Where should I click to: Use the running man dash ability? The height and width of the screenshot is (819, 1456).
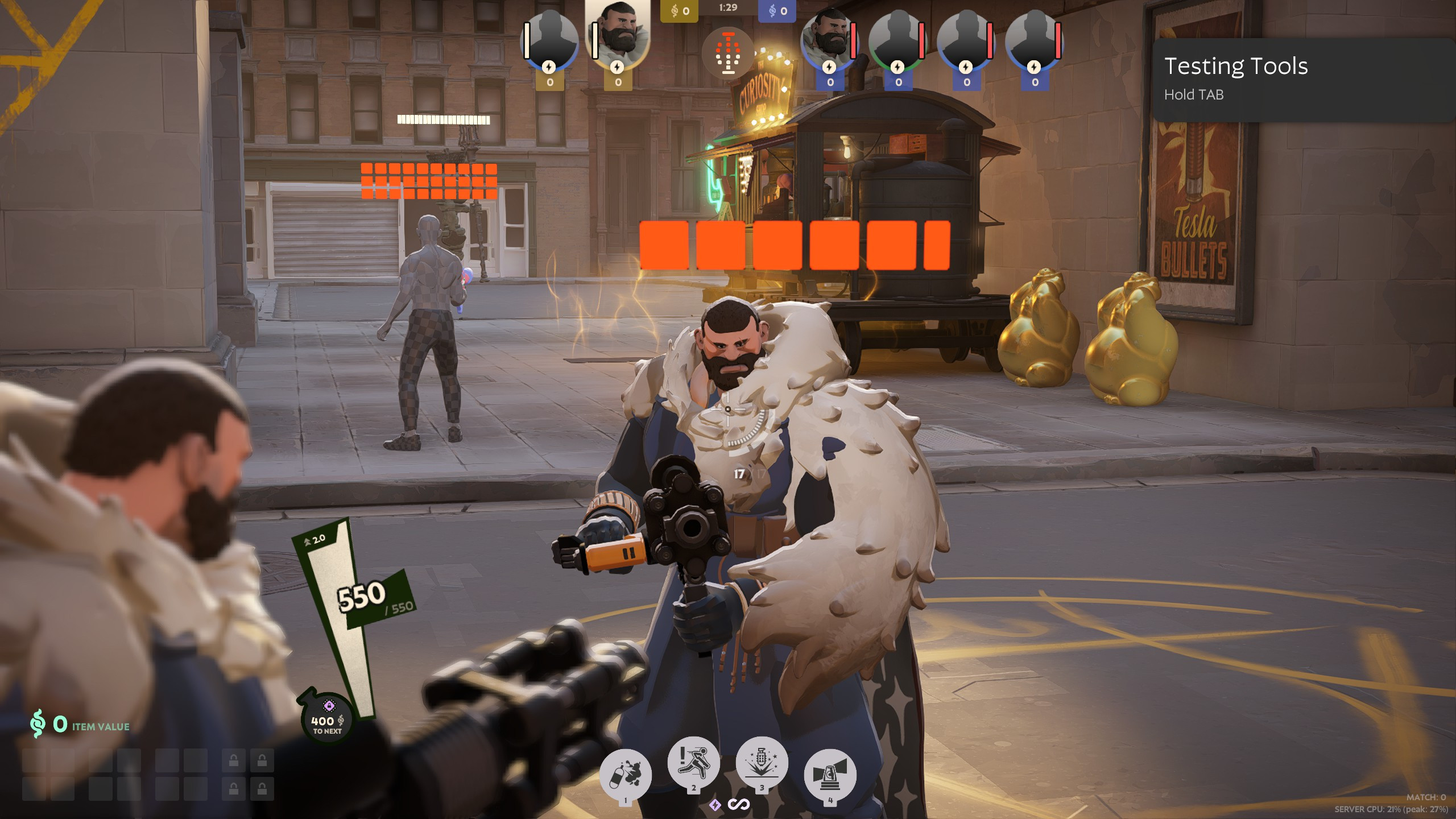(x=693, y=762)
